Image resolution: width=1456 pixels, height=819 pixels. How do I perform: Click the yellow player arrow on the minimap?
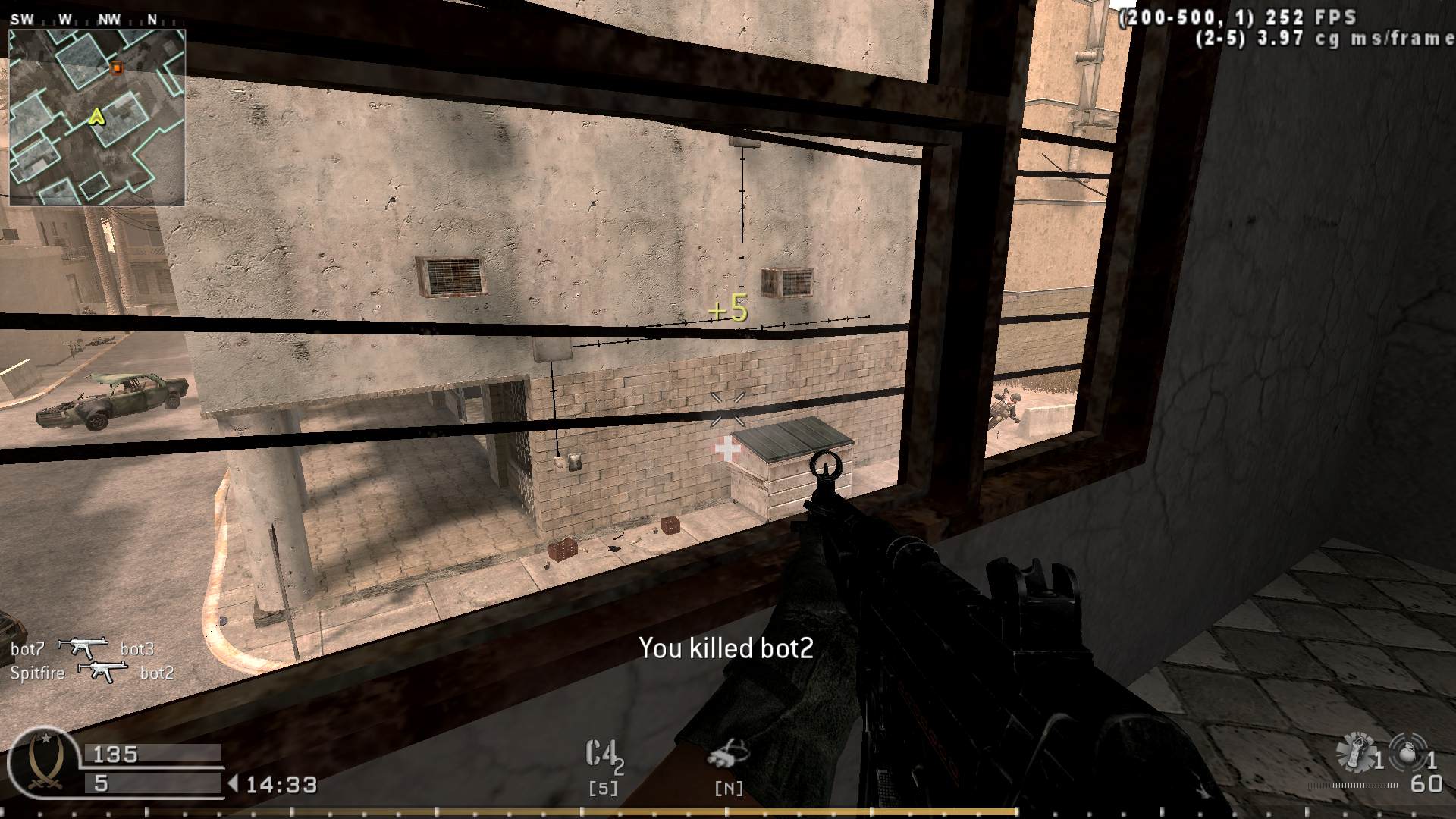point(96,117)
